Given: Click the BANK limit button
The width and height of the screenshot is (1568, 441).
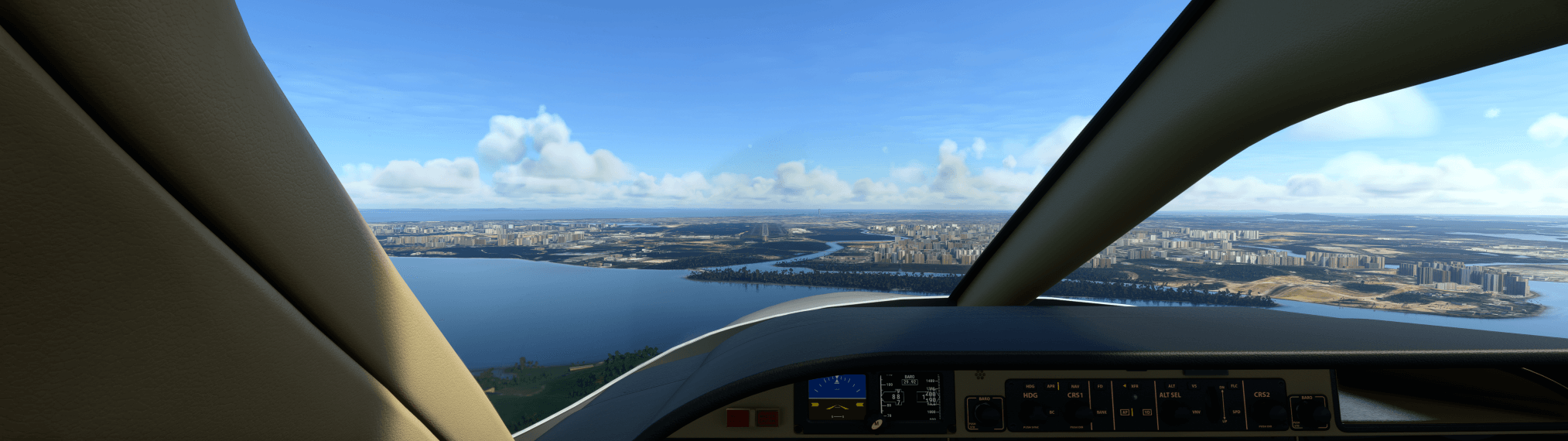Looking at the screenshot, I should click(x=1101, y=412).
